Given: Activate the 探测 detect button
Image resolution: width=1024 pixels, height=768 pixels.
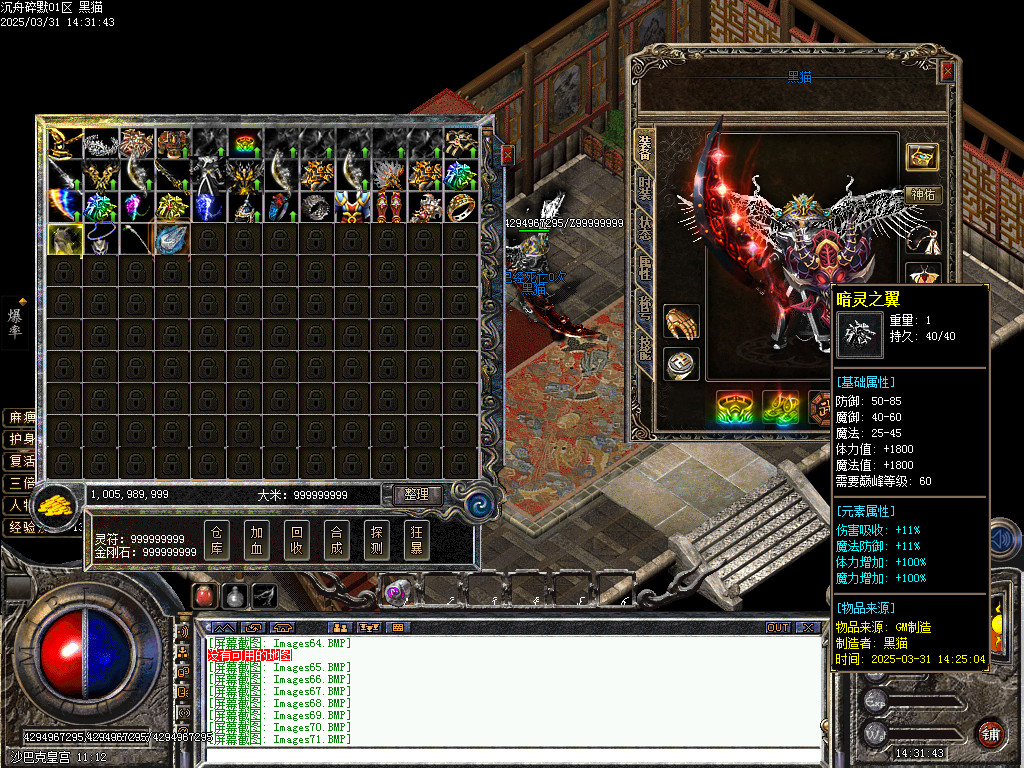Looking at the screenshot, I should click(x=377, y=540).
